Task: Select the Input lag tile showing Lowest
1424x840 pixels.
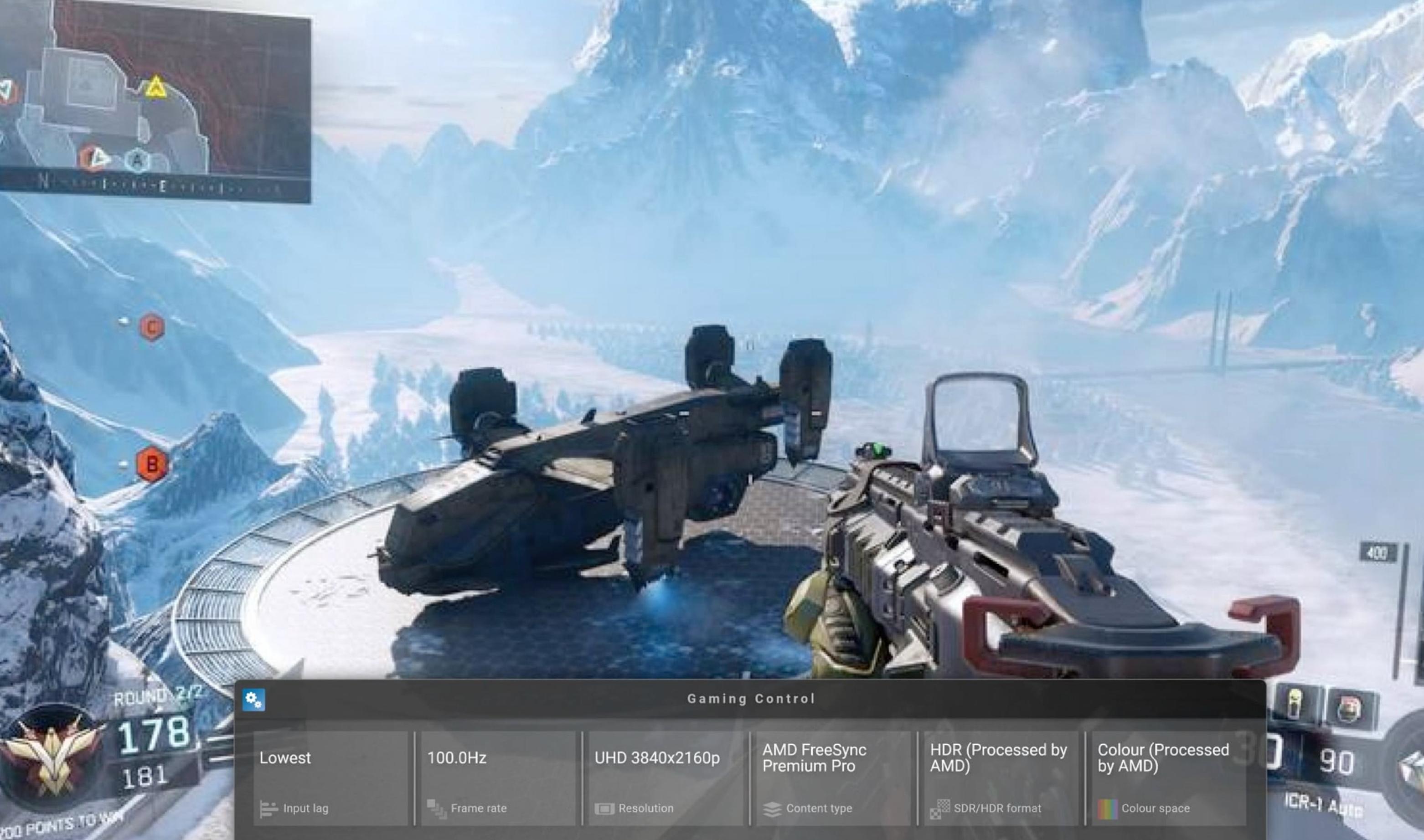Action: pos(330,778)
